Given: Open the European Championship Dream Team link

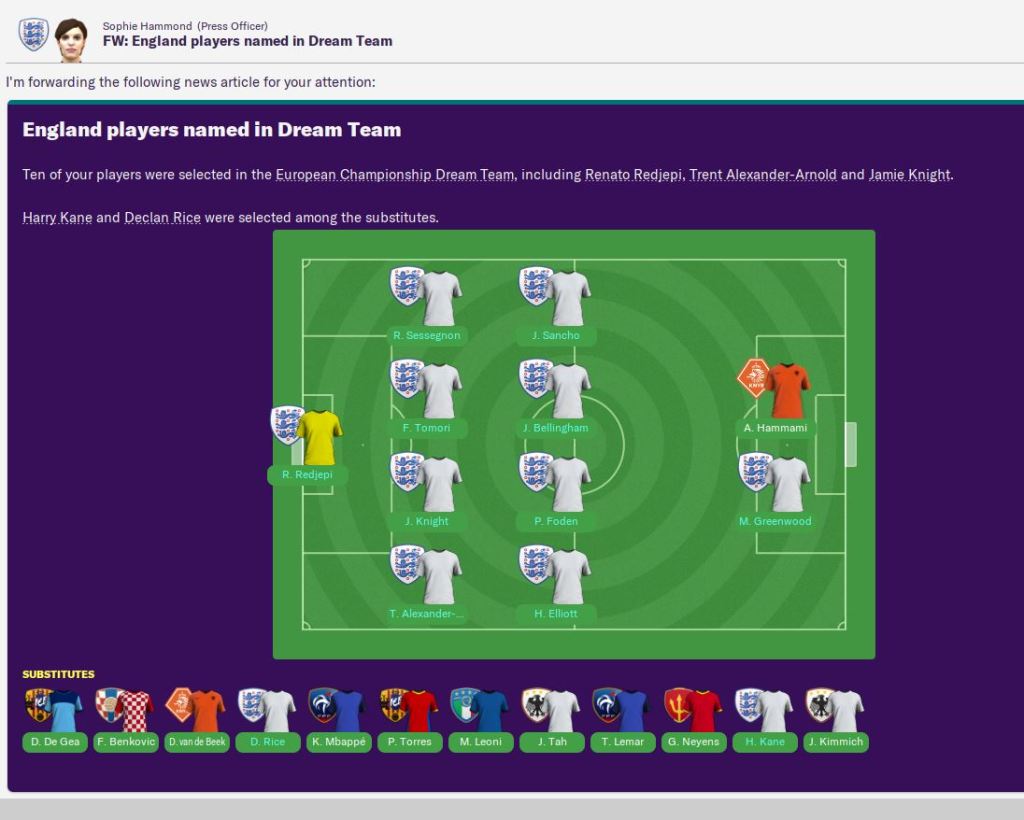Looking at the screenshot, I should [395, 175].
